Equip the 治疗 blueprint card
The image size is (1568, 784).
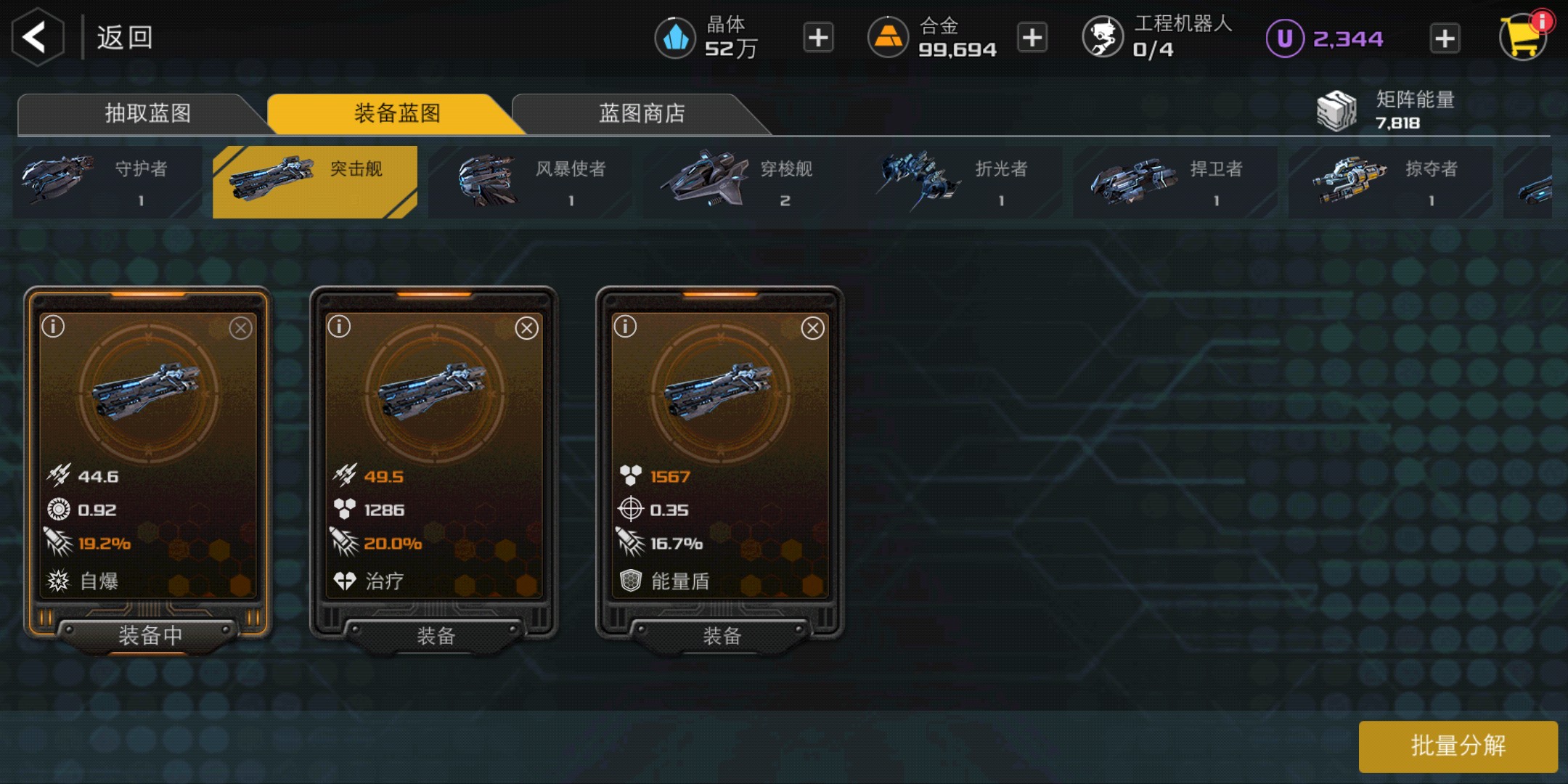tap(435, 636)
